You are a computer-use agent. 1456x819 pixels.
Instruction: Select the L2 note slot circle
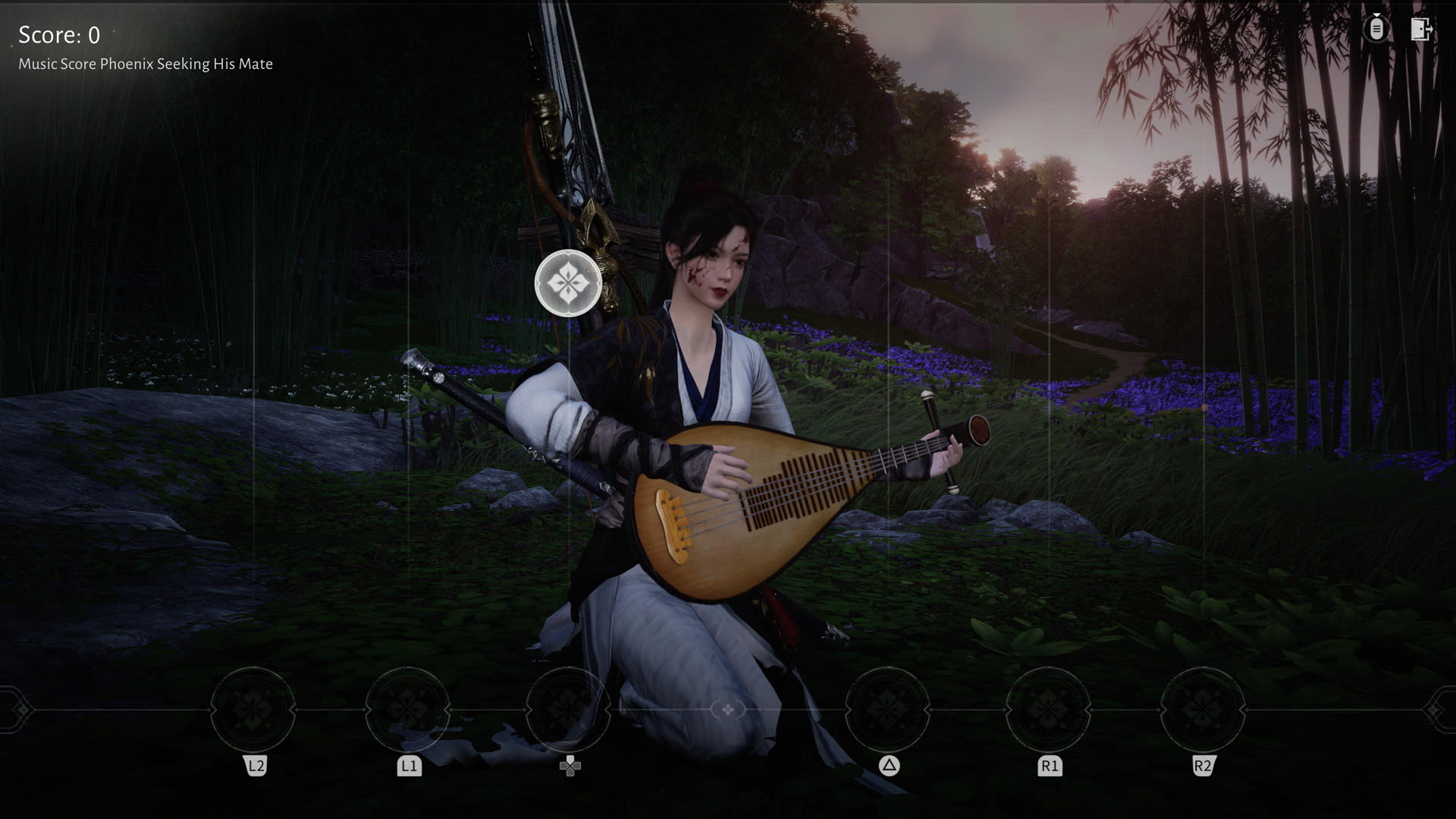click(x=255, y=711)
